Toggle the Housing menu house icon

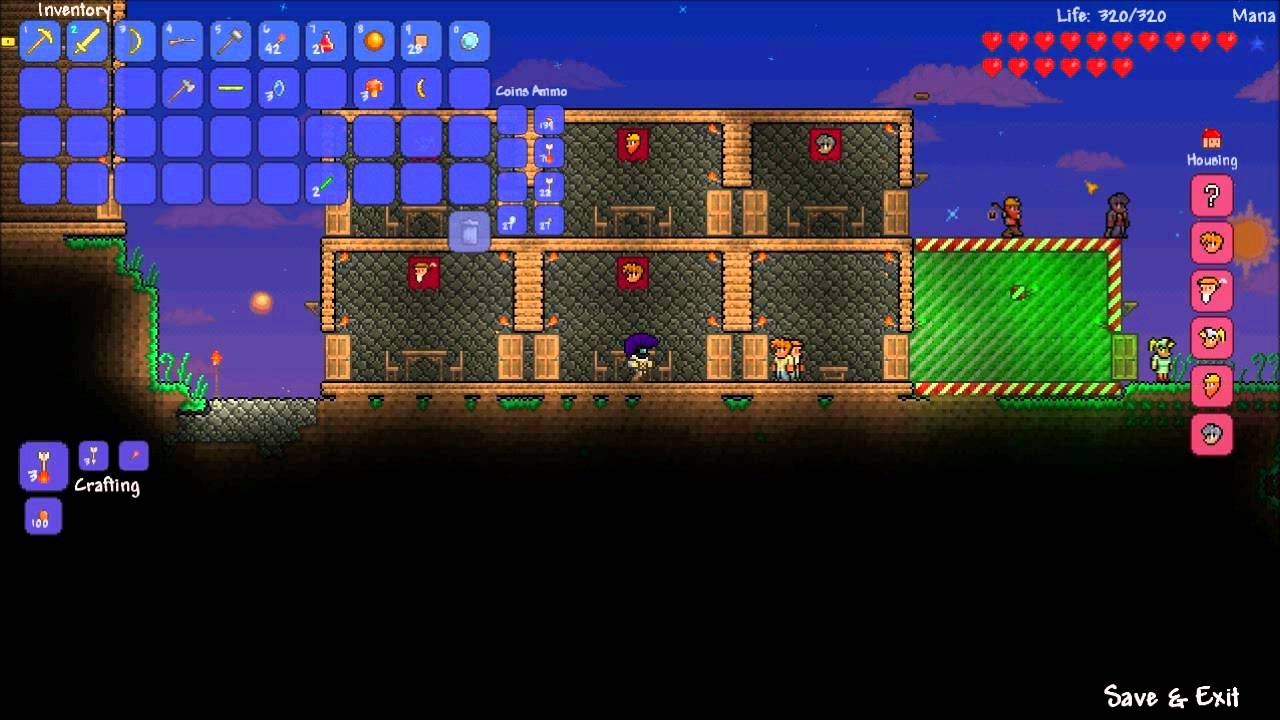click(1211, 138)
